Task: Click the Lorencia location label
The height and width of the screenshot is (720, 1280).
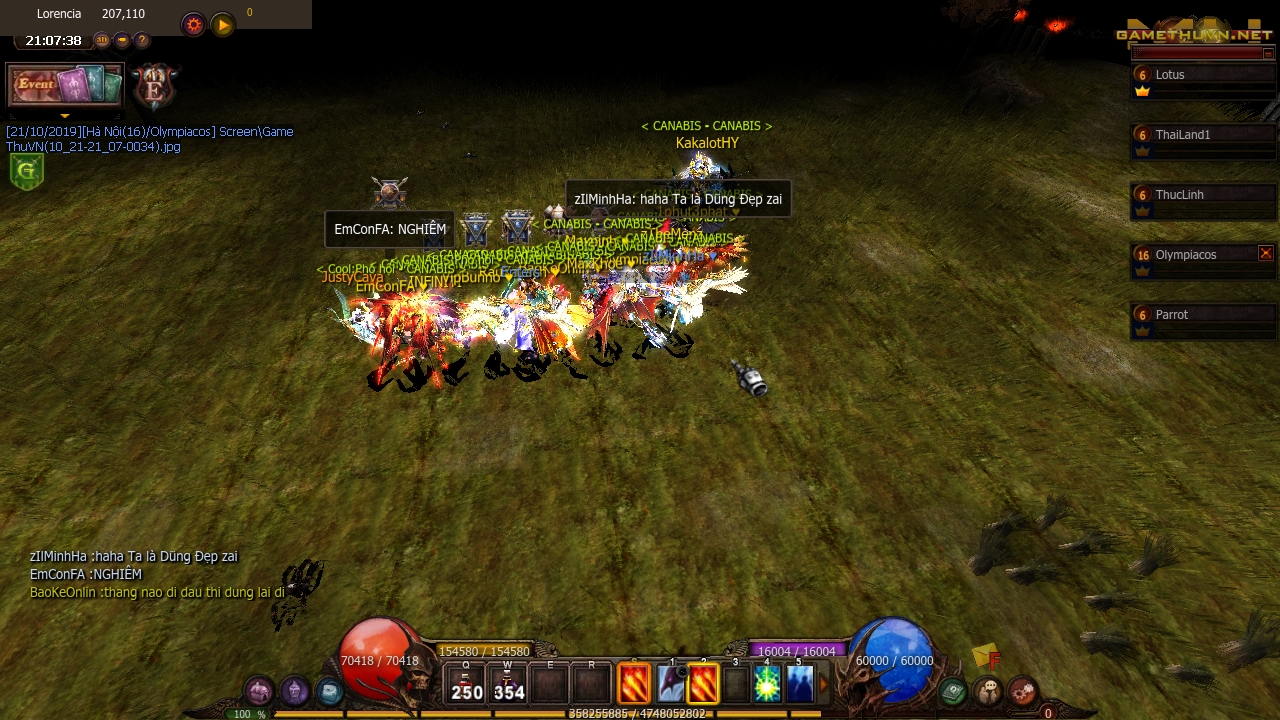Action: pyautogui.click(x=59, y=13)
